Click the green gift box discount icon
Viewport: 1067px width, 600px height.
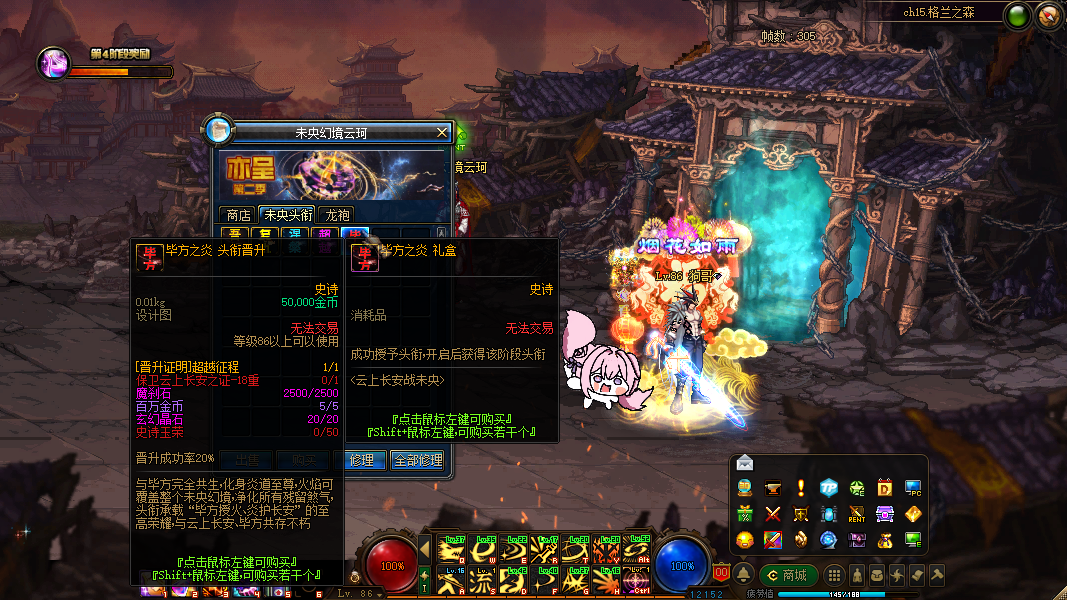tap(744, 514)
